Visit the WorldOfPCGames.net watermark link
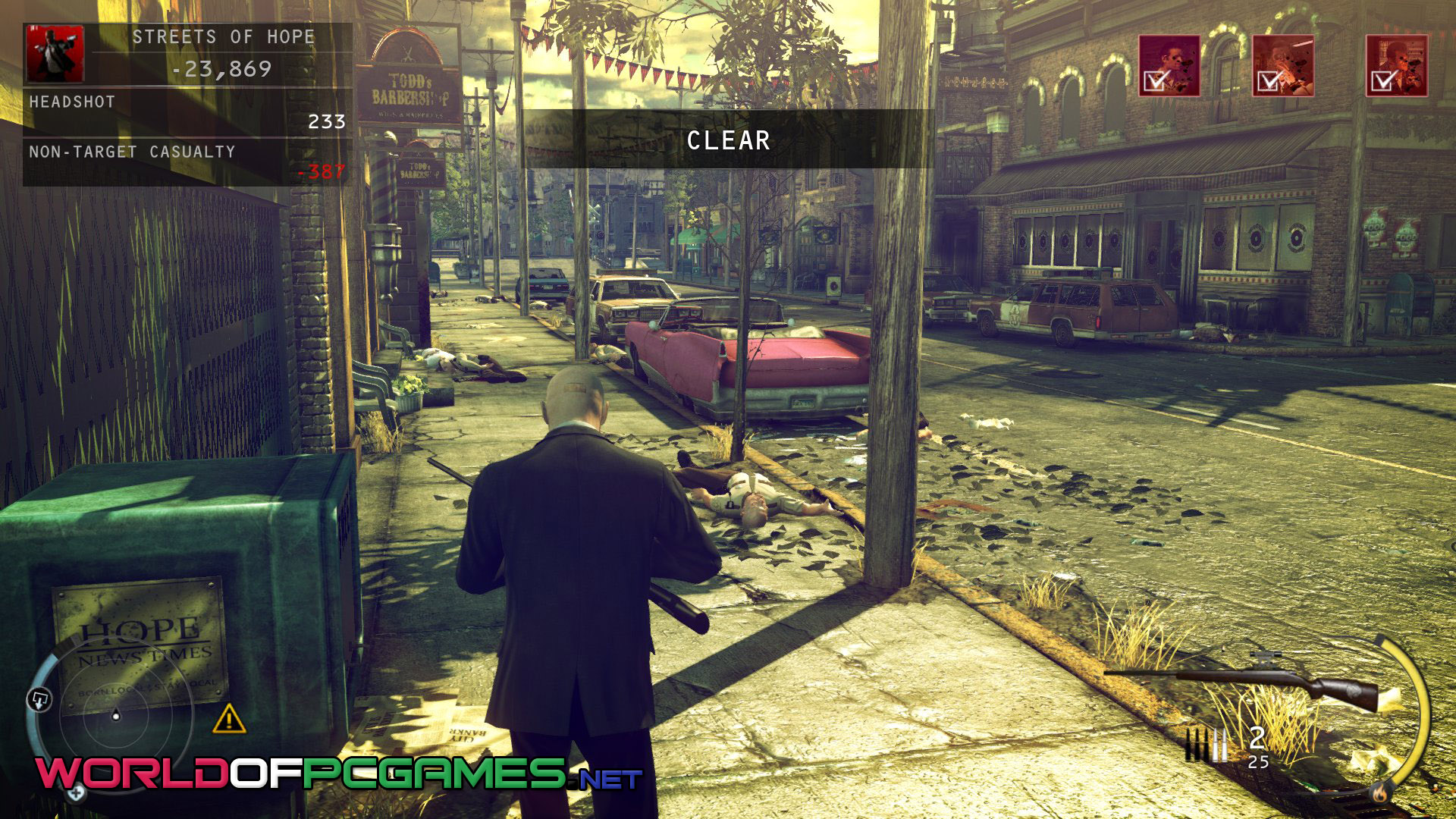Viewport: 1456px width, 819px height. click(338, 773)
